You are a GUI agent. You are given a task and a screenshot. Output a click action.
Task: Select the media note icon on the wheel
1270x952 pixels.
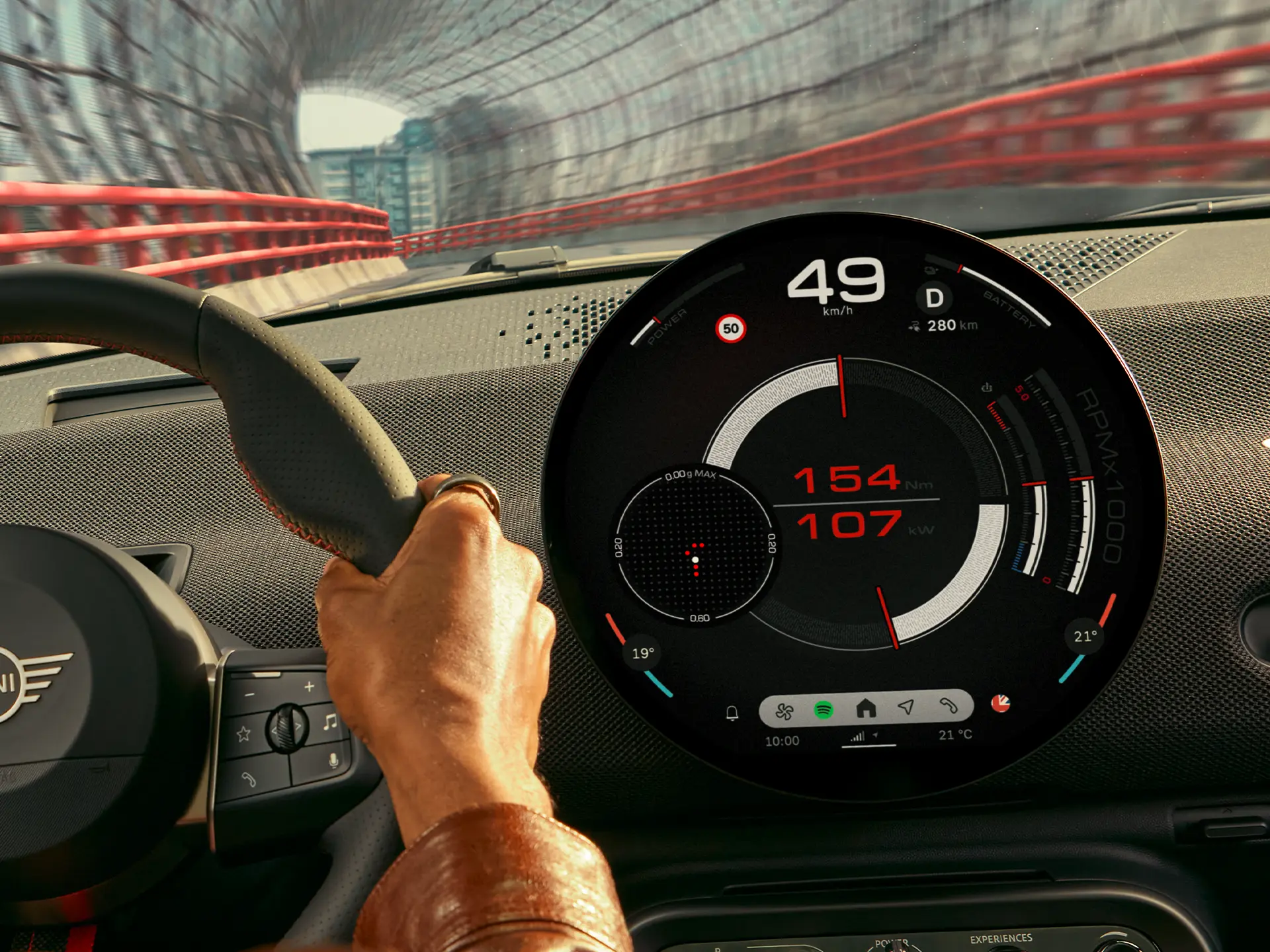pyautogui.click(x=329, y=722)
